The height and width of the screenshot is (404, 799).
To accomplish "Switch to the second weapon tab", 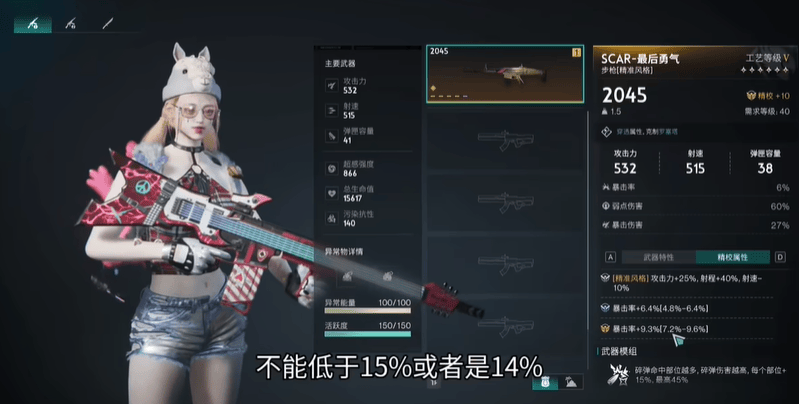I will 70,22.
